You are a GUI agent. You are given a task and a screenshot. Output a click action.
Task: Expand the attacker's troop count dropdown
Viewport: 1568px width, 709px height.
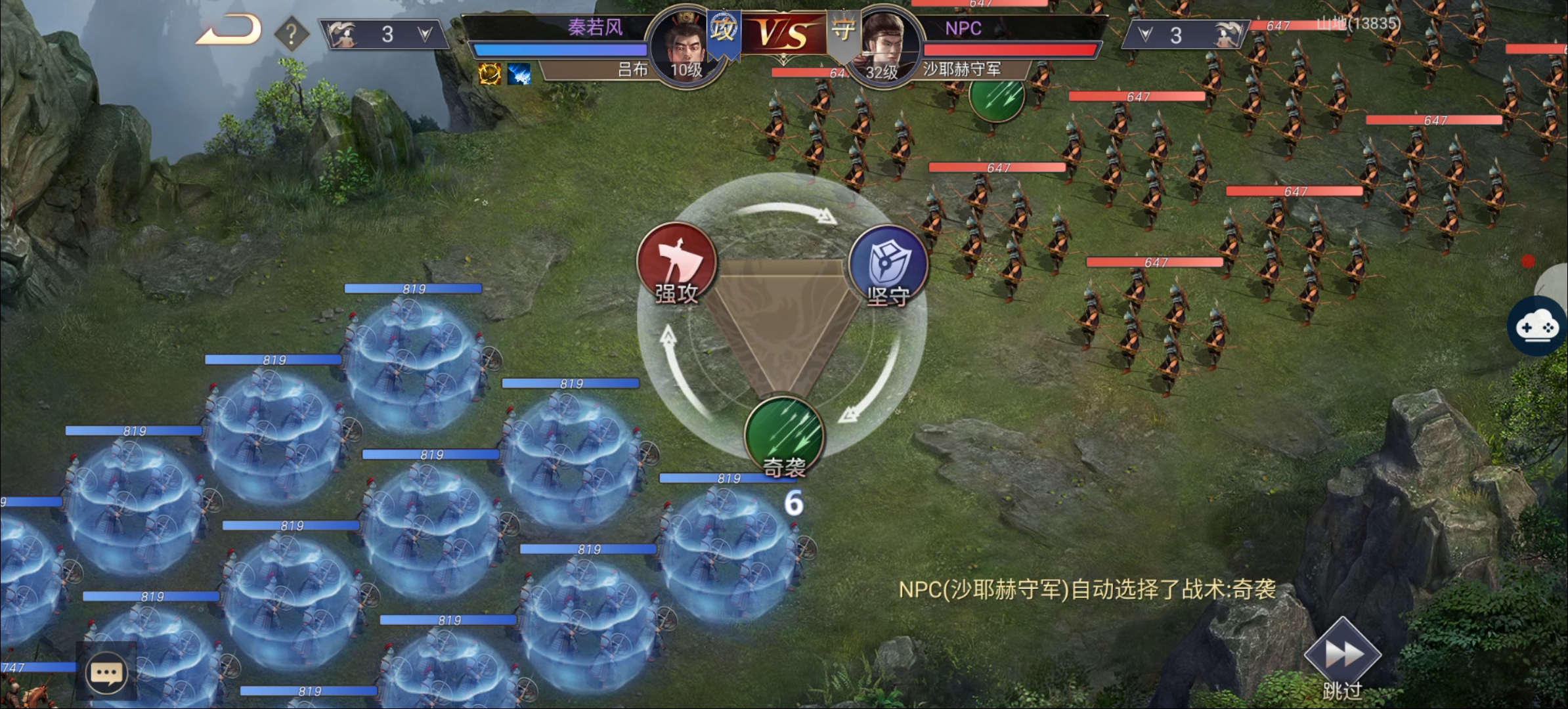(x=424, y=34)
